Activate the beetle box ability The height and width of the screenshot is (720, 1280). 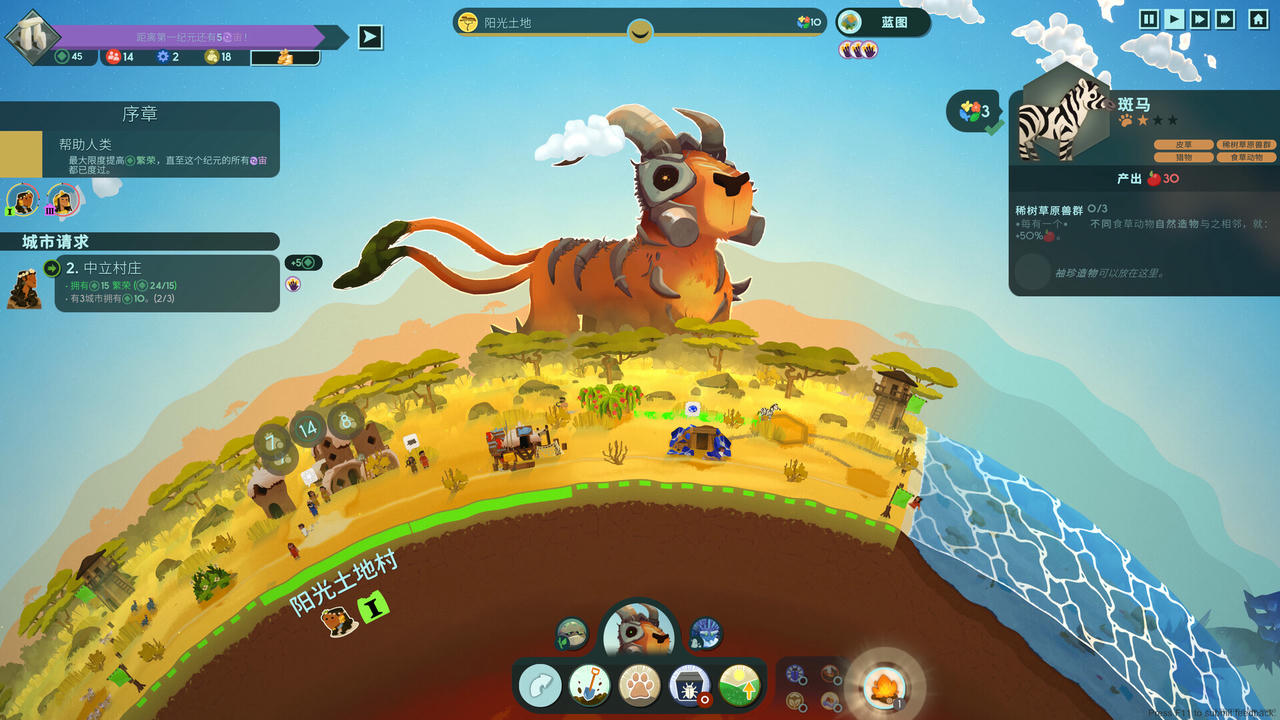(x=689, y=686)
